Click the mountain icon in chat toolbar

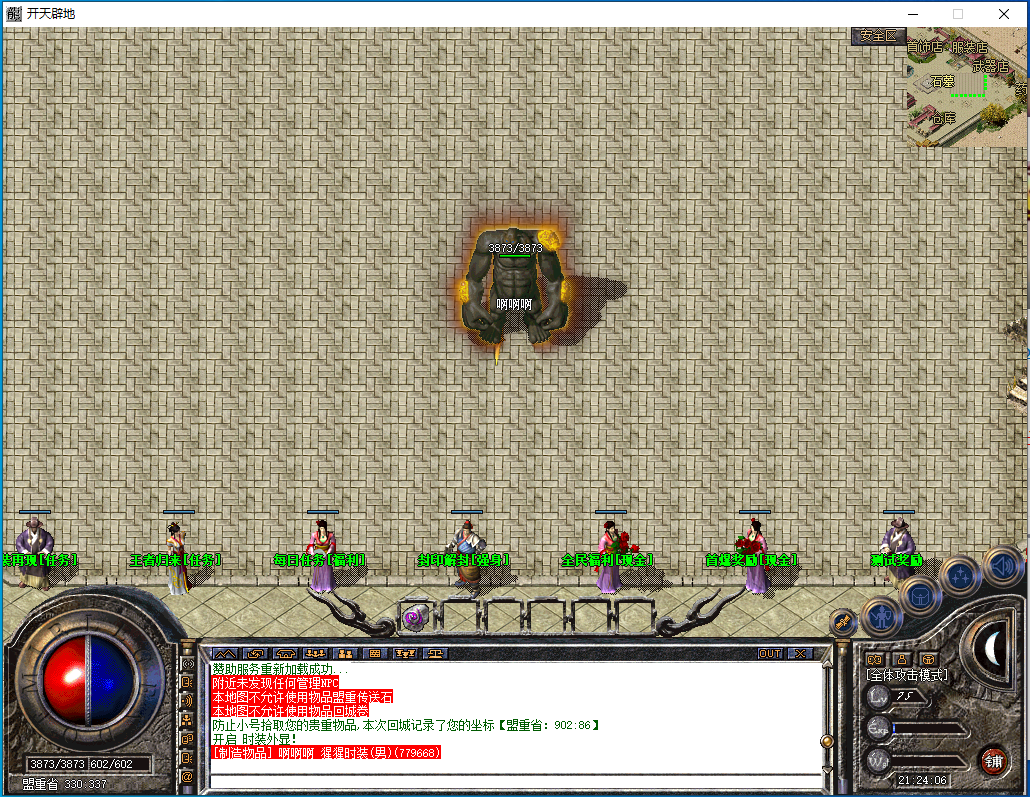click(224, 653)
